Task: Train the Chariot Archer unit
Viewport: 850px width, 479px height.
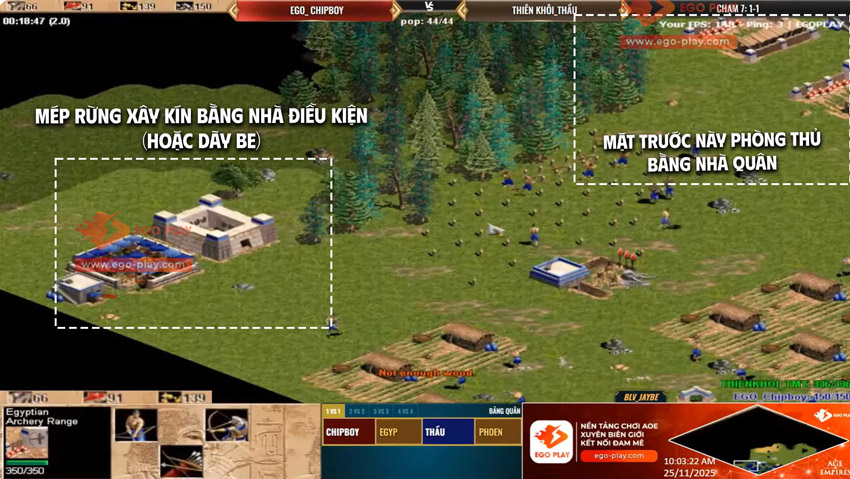Action: [x=226, y=424]
